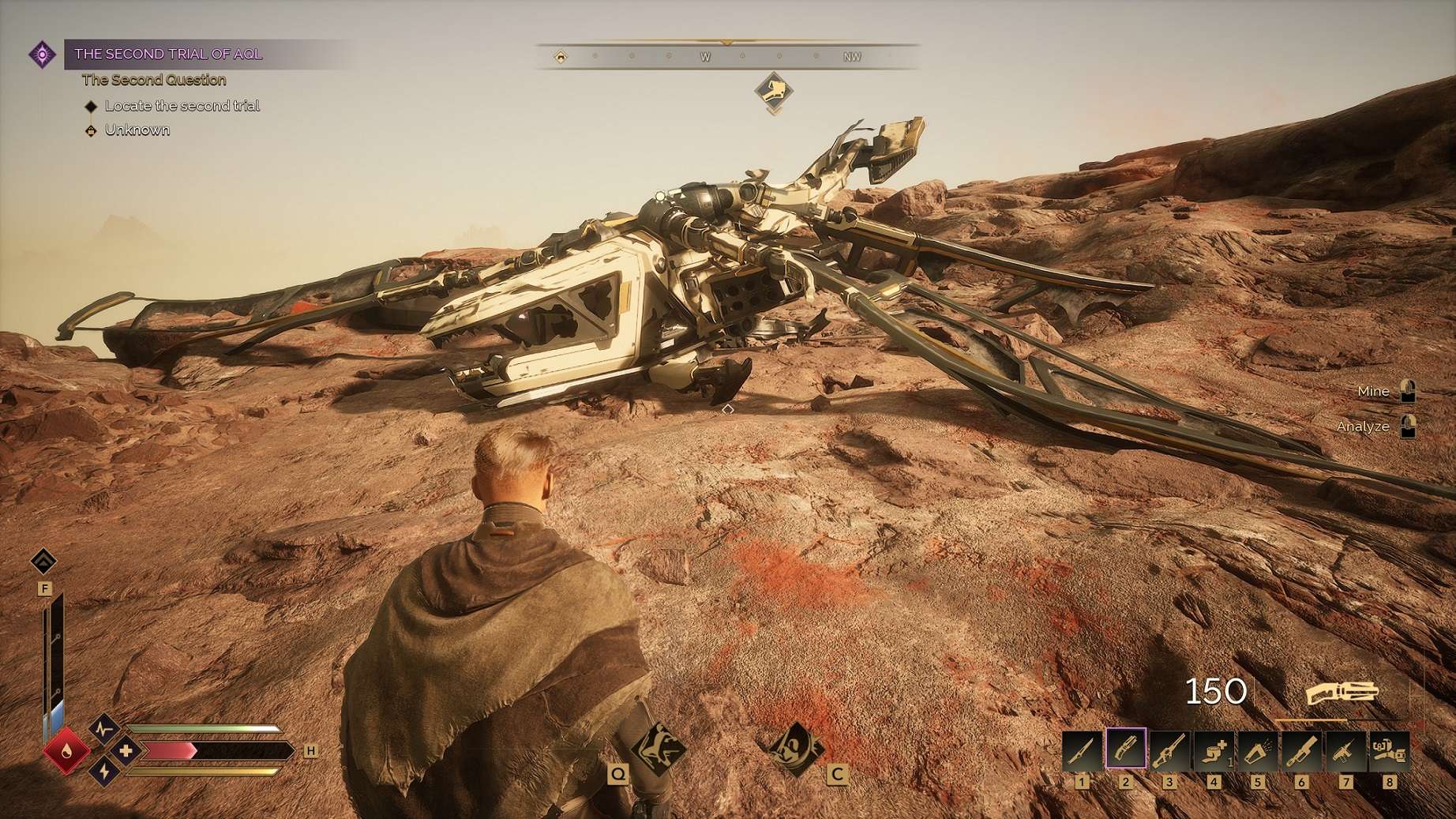The image size is (1456, 819).
Task: Open The Second Trial of Aql quest tracker
Action: click(168, 54)
